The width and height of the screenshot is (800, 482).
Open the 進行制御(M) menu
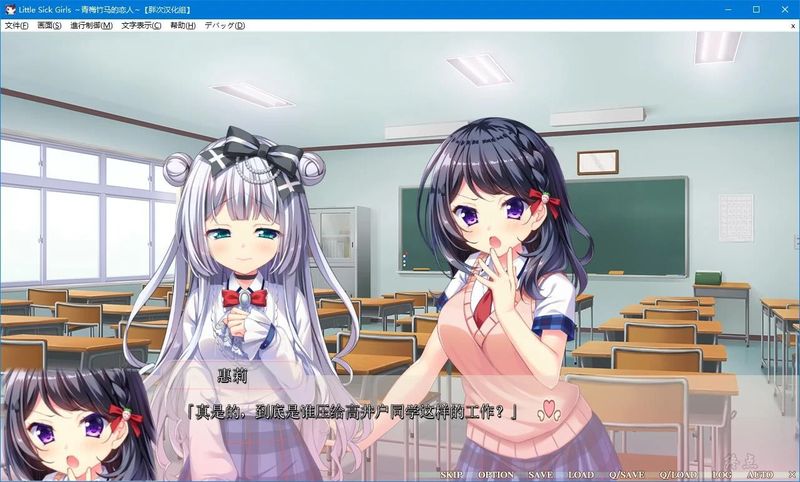(91, 25)
